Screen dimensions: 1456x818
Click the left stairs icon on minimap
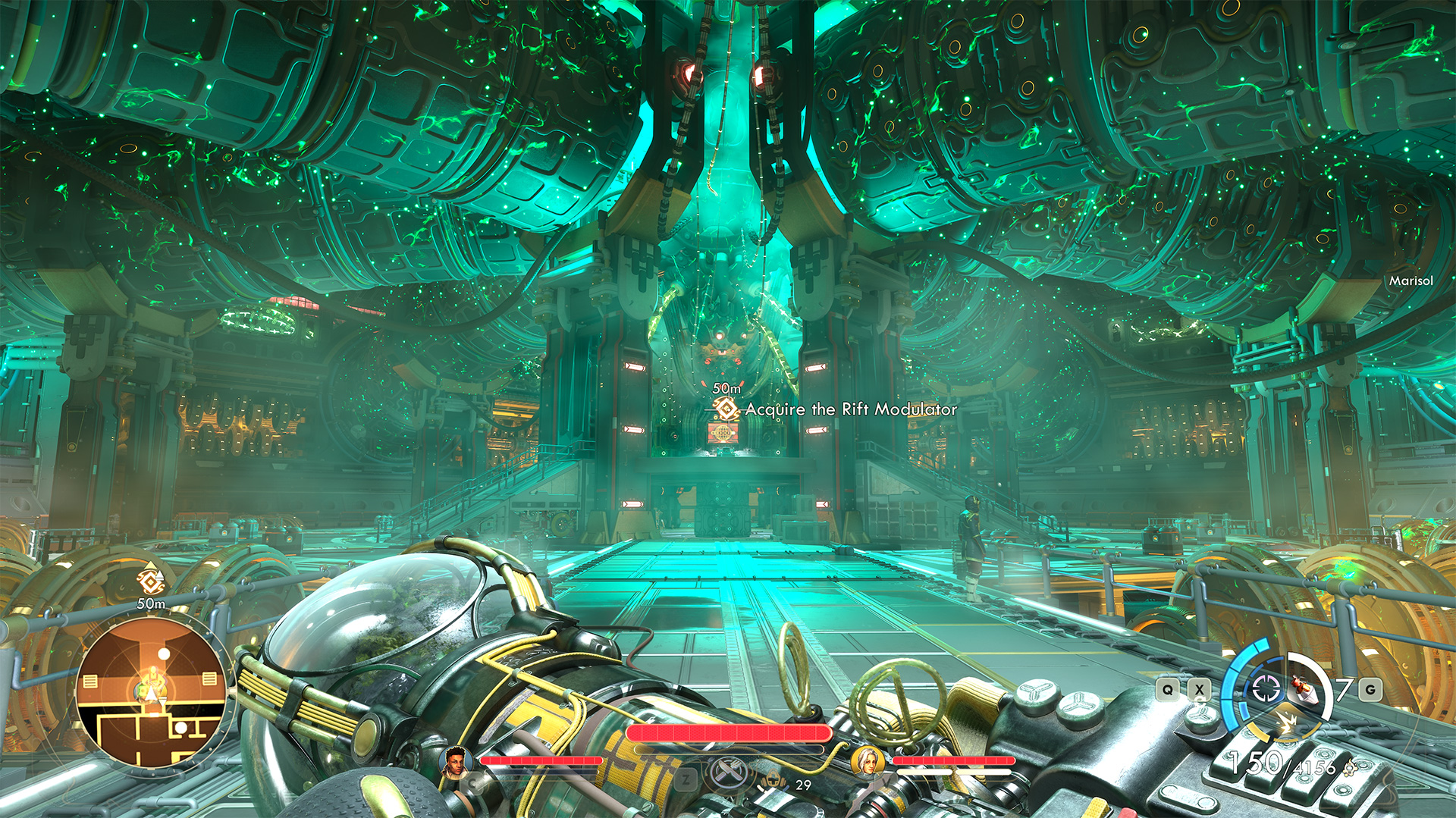click(90, 681)
